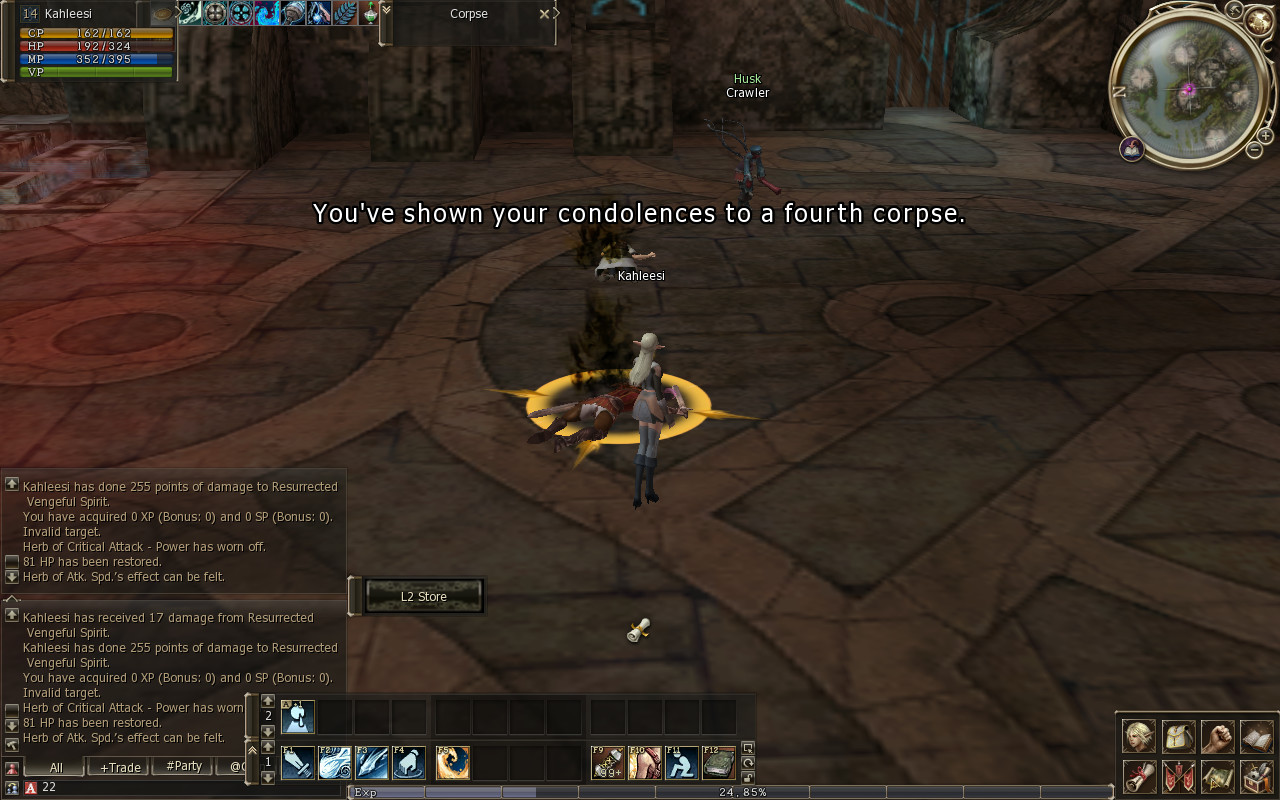The height and width of the screenshot is (800, 1280).
Task: Open the world map scroll icon
Action: 1217,776
